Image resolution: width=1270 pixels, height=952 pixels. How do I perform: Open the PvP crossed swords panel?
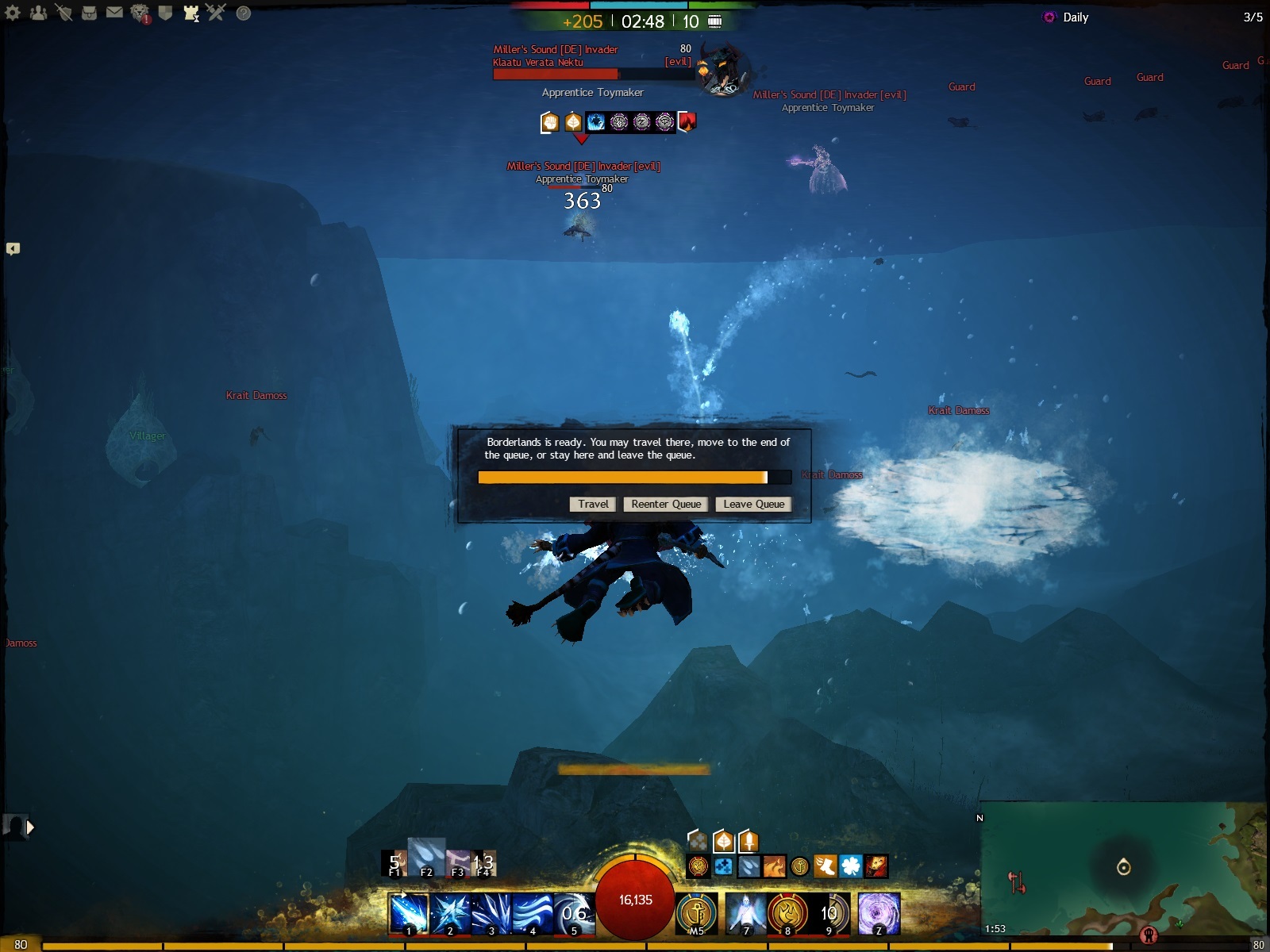click(216, 13)
